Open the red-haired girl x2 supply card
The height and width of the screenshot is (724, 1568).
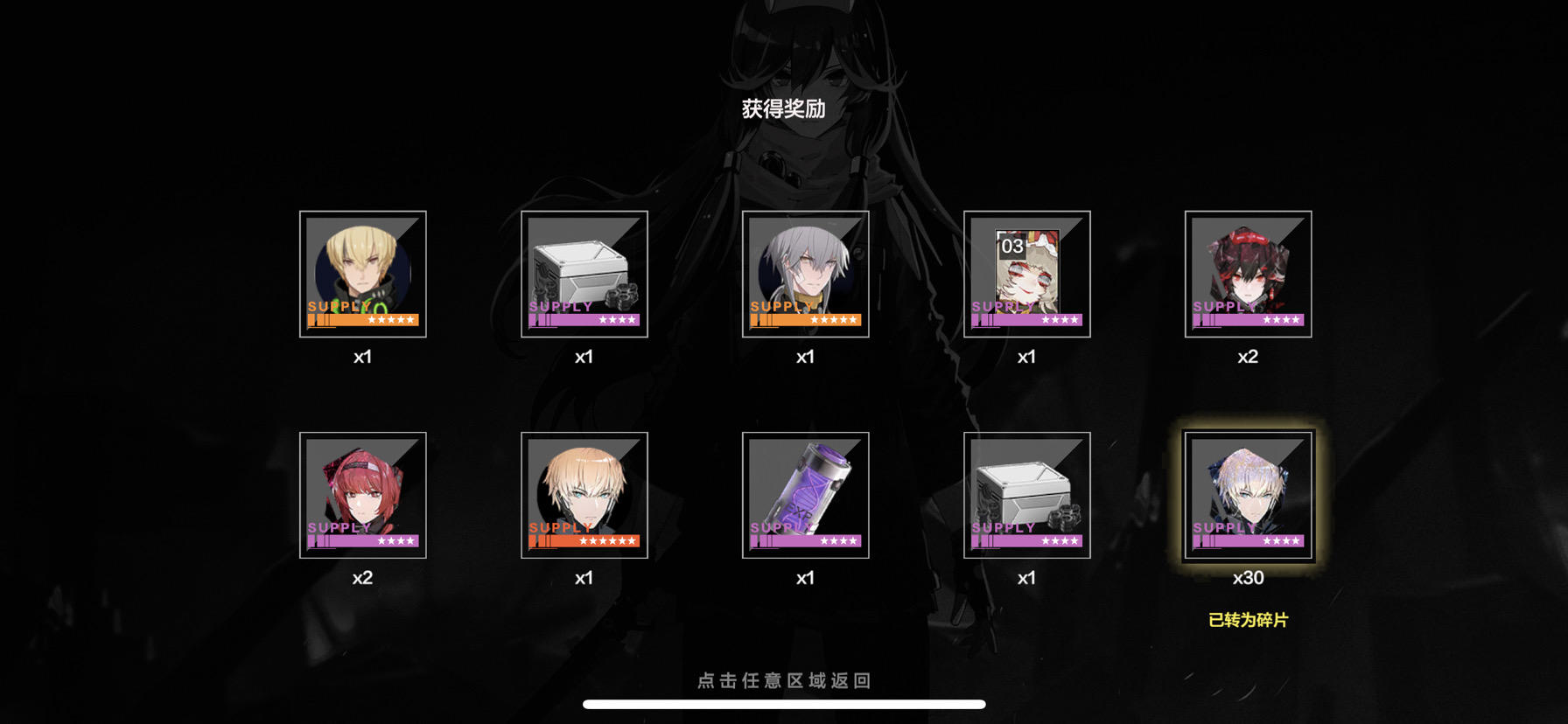click(x=362, y=495)
